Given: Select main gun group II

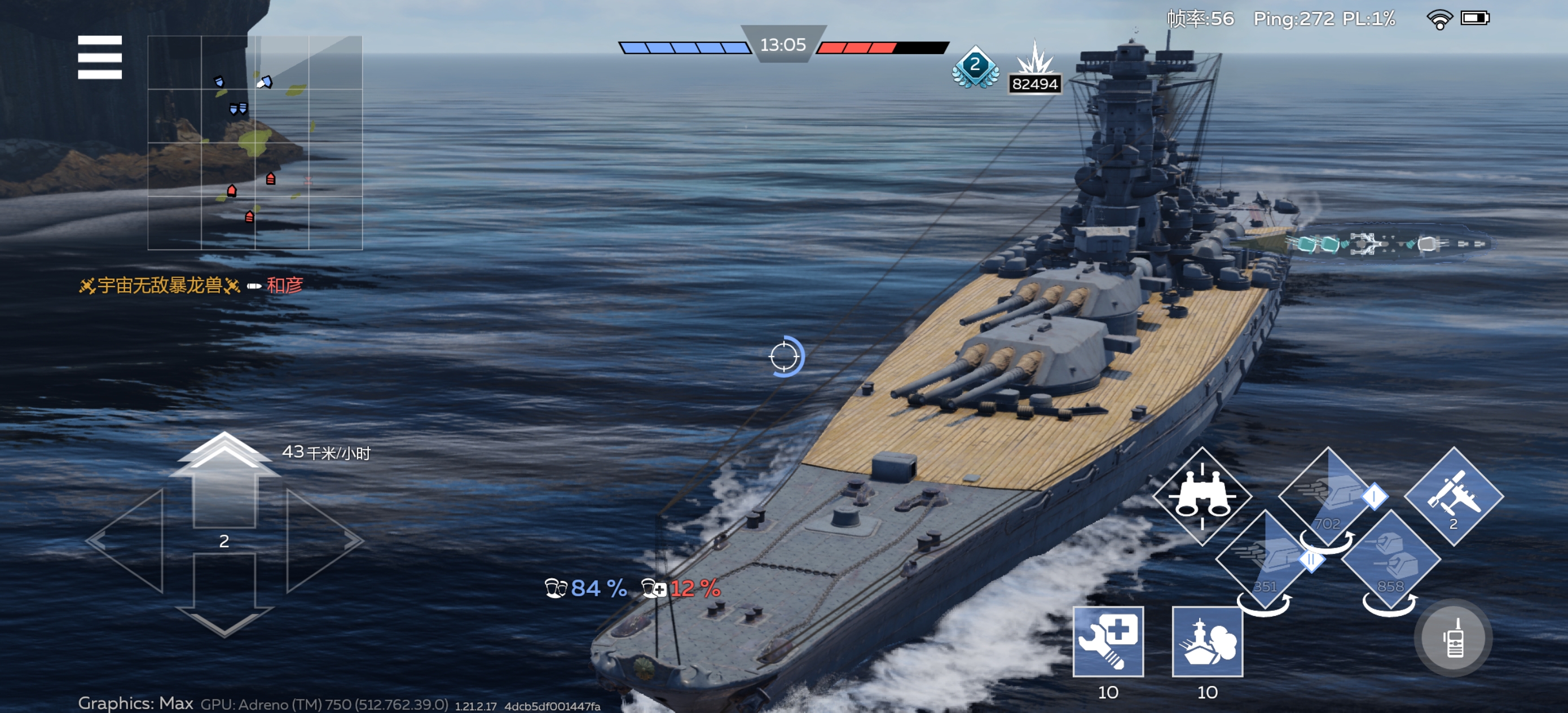Looking at the screenshot, I should 1265,560.
